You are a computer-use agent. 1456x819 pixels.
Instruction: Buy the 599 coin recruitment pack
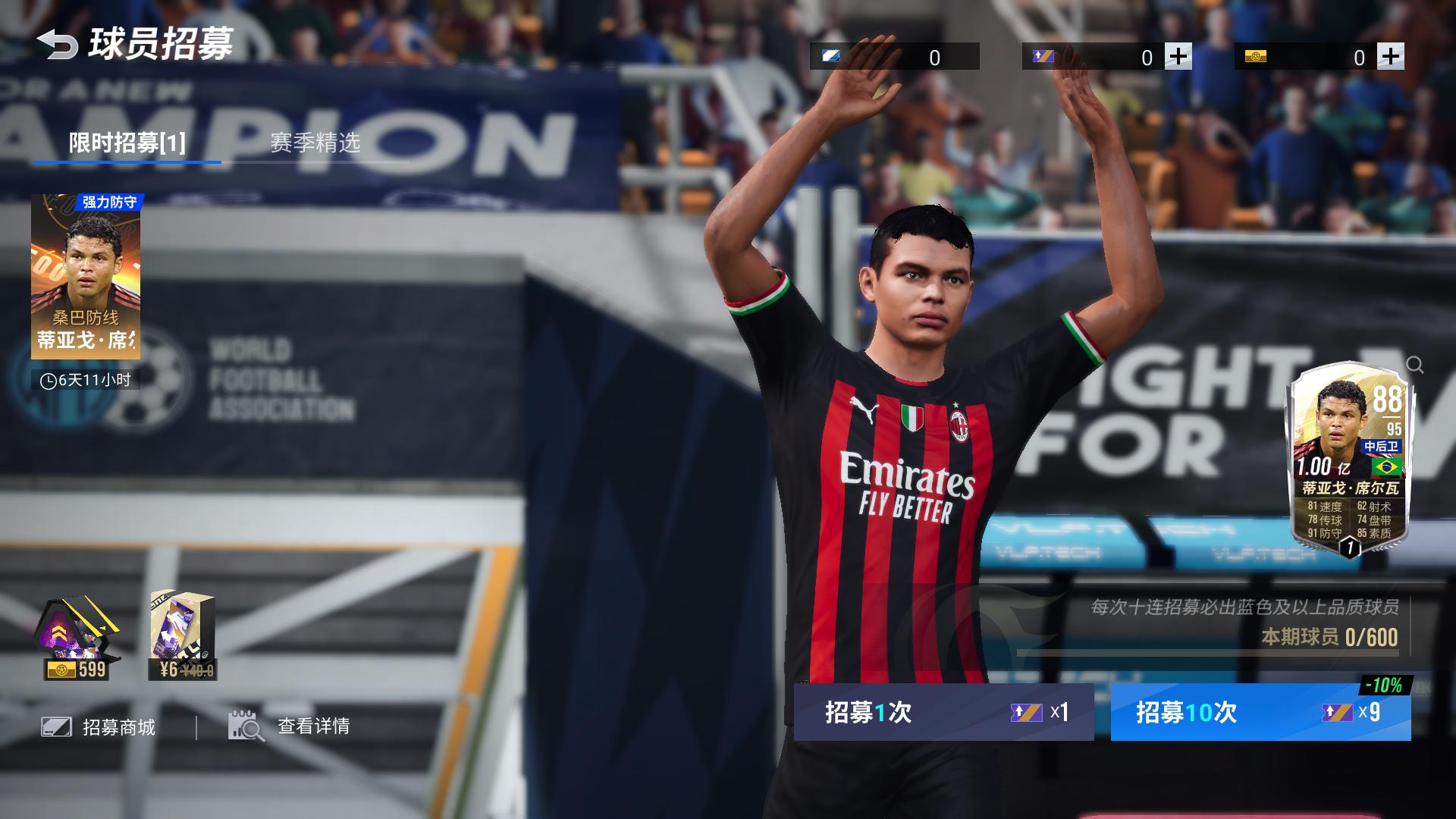pos(77,637)
